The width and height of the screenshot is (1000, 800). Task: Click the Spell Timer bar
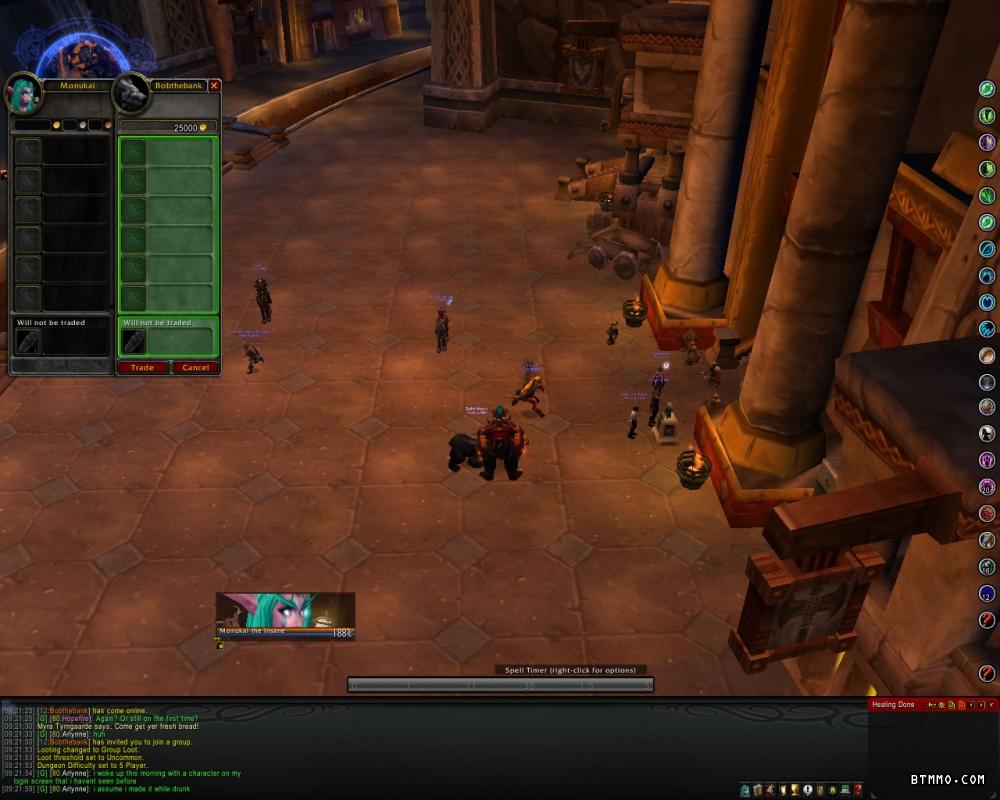(x=500, y=685)
